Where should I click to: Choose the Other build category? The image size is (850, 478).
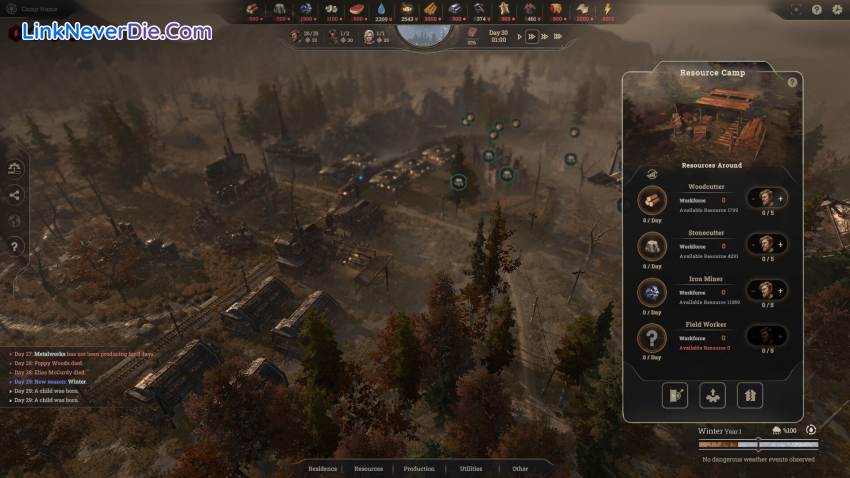click(520, 468)
